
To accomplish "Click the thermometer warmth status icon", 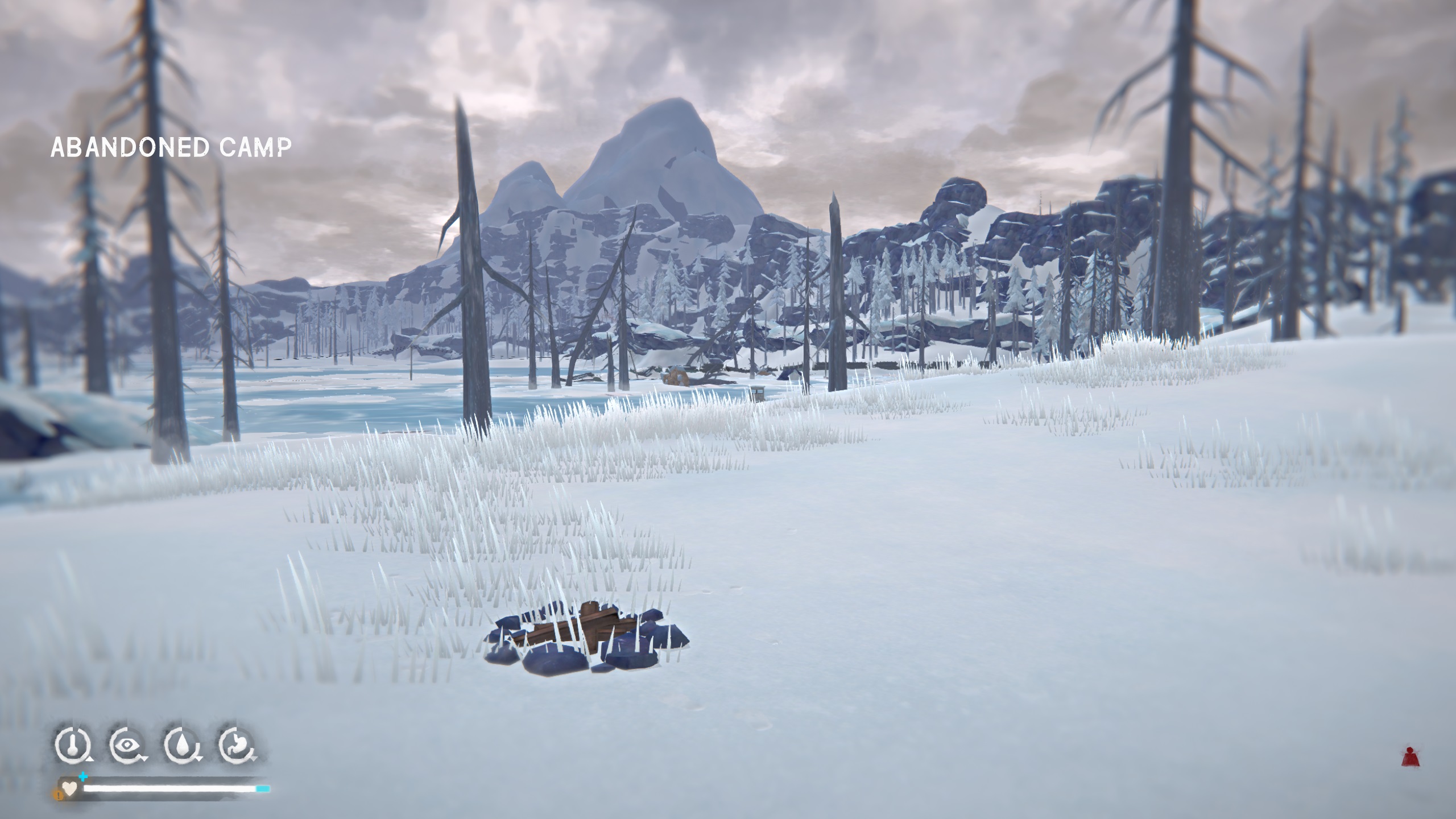I will click(72, 744).
